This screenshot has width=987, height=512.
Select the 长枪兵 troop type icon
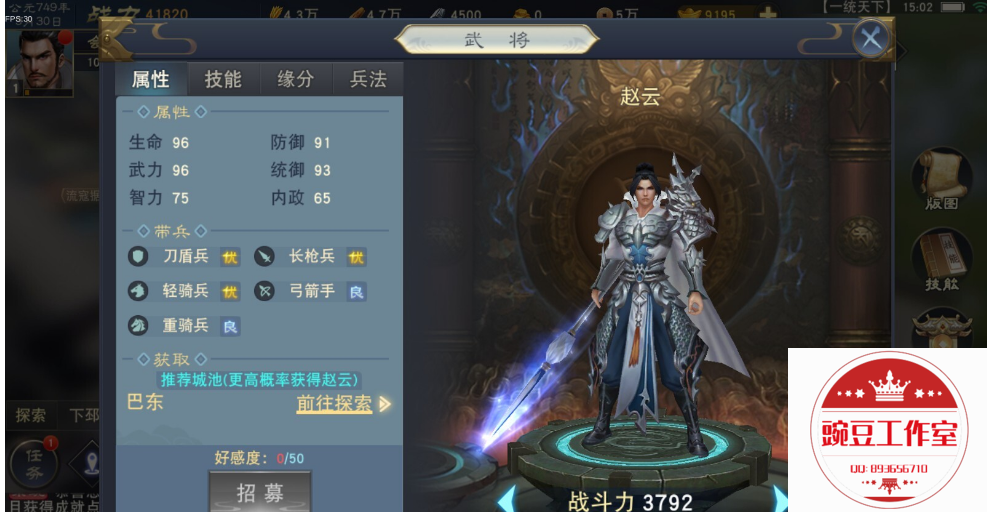pyautogui.click(x=264, y=257)
